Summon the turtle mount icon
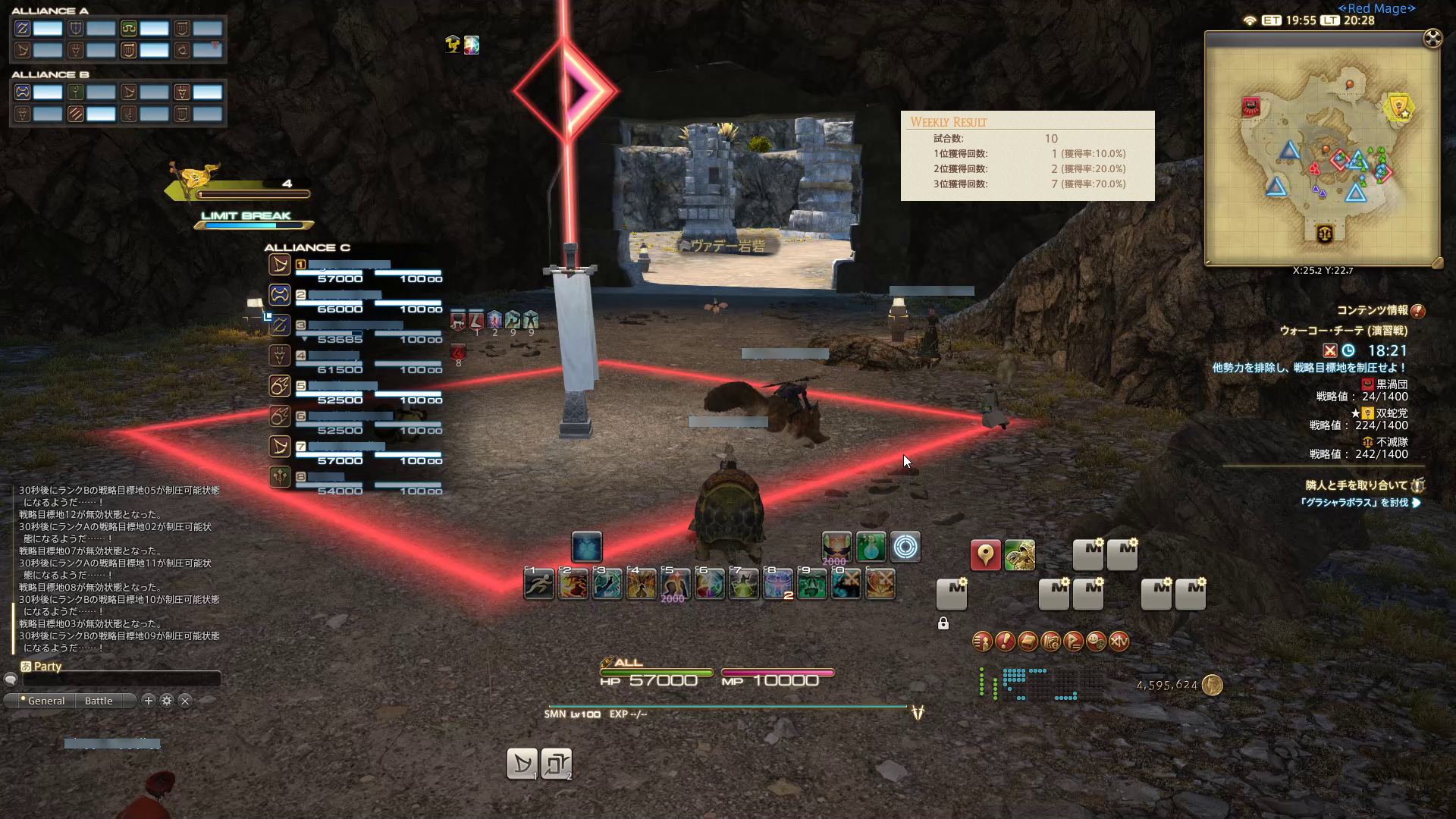Screen dimensions: 1456x819 (1019, 556)
